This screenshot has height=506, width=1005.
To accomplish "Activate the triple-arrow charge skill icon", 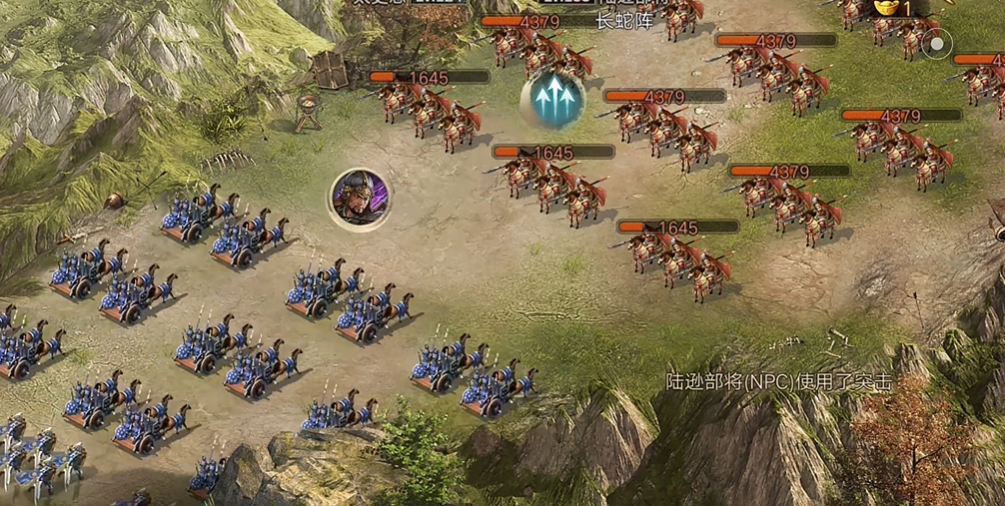I will click(x=553, y=99).
